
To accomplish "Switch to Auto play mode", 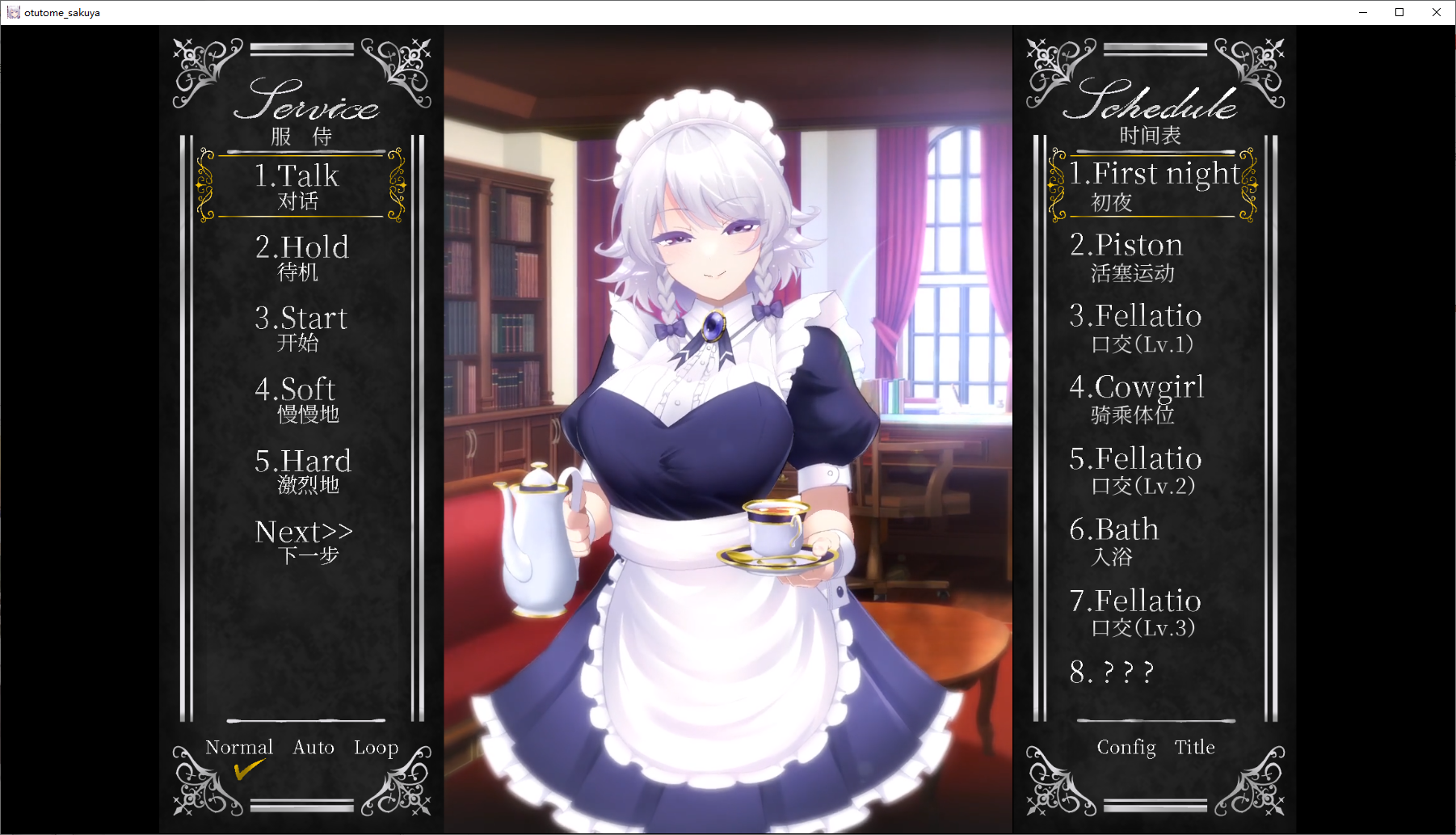I will (314, 748).
